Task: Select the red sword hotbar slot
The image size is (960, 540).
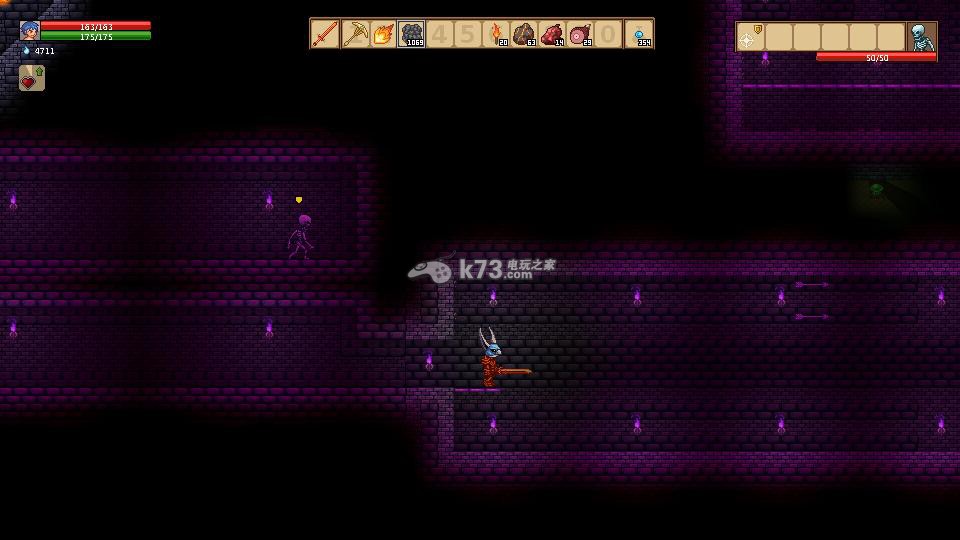Action: [x=325, y=34]
